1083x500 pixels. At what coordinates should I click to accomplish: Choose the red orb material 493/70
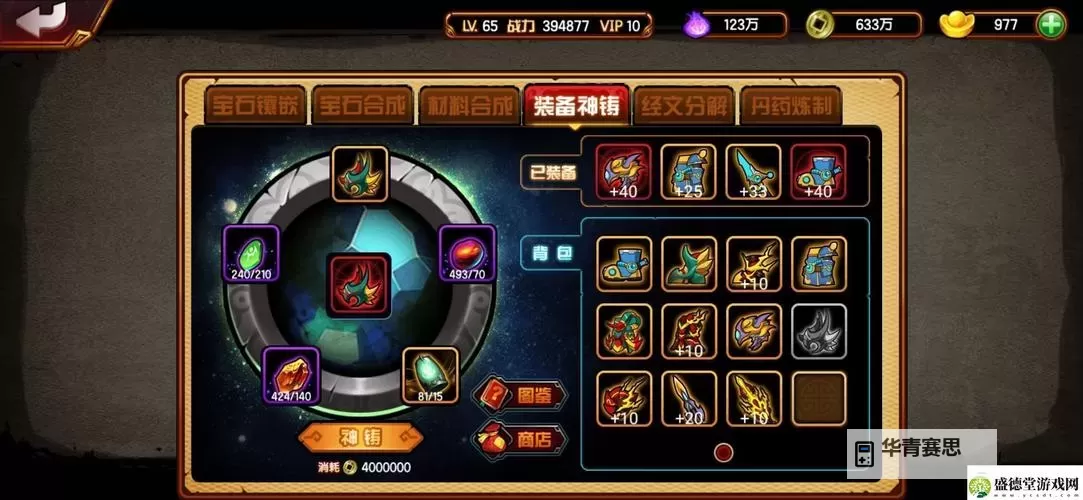(467, 253)
